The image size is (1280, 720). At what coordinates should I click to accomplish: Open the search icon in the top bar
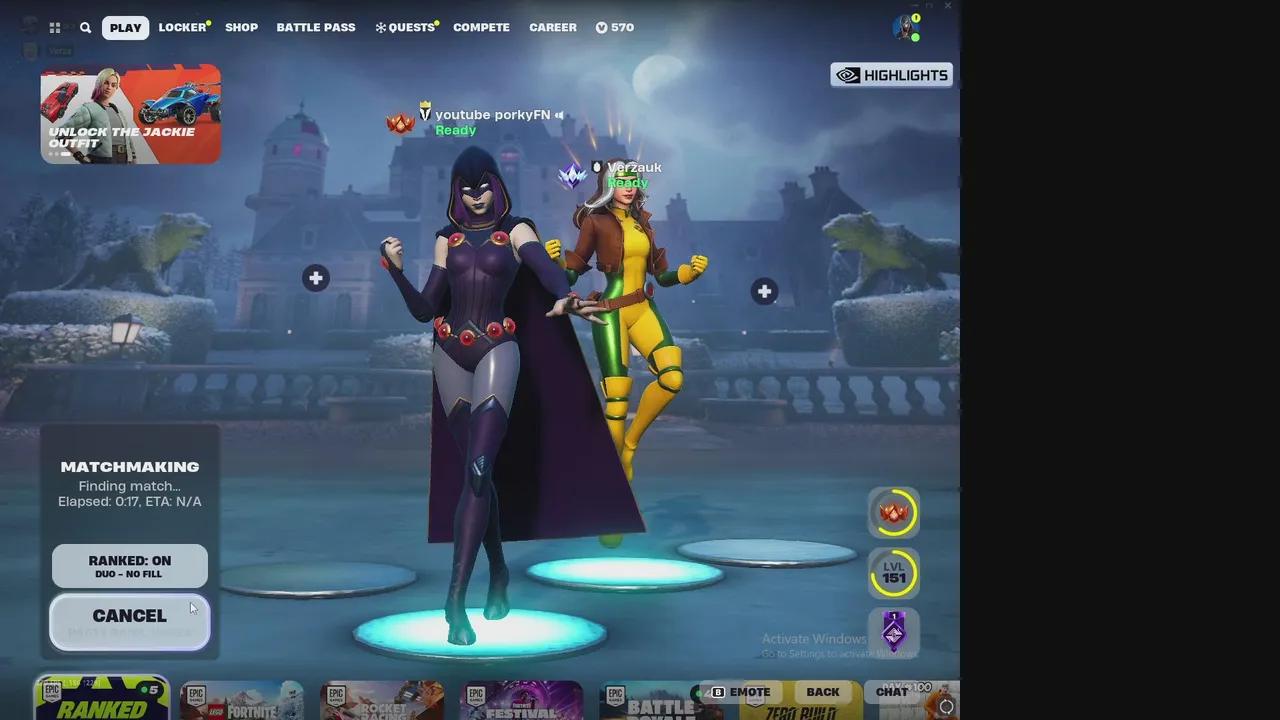coord(85,27)
